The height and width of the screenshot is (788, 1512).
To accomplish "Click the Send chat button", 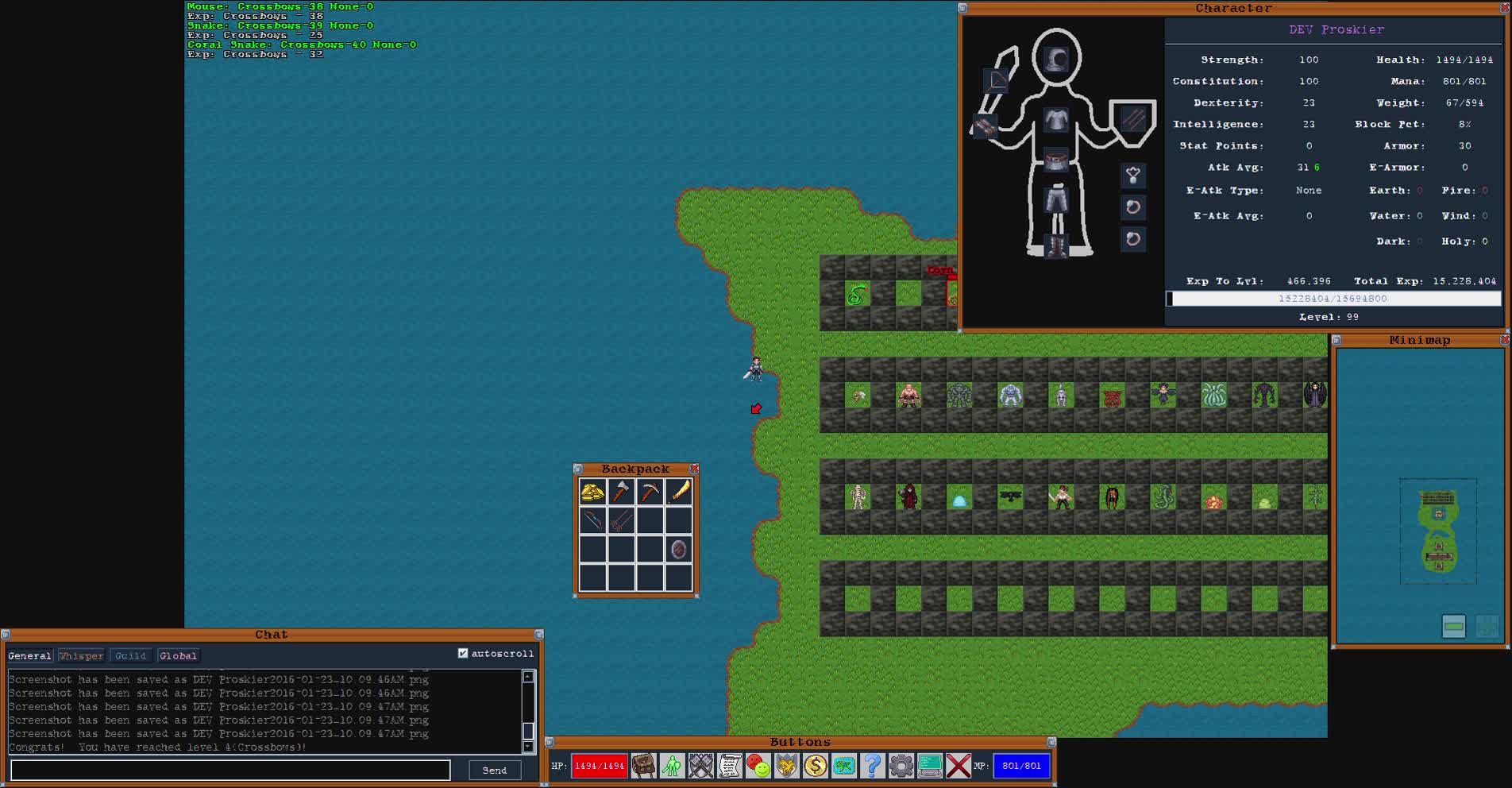I will tap(494, 770).
